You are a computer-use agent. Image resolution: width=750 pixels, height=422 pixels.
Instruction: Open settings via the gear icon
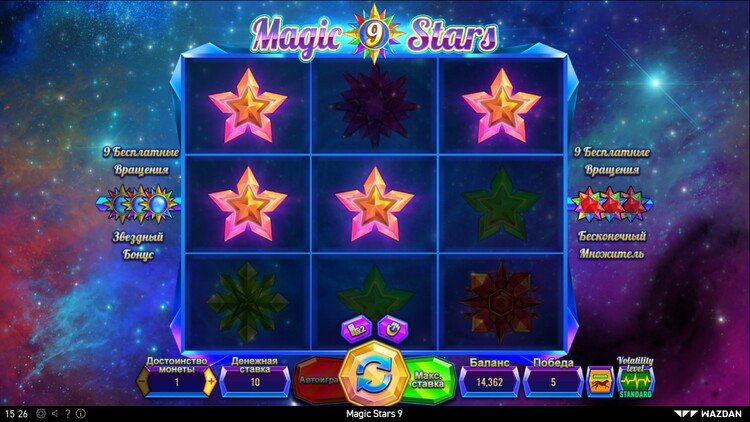click(40, 413)
